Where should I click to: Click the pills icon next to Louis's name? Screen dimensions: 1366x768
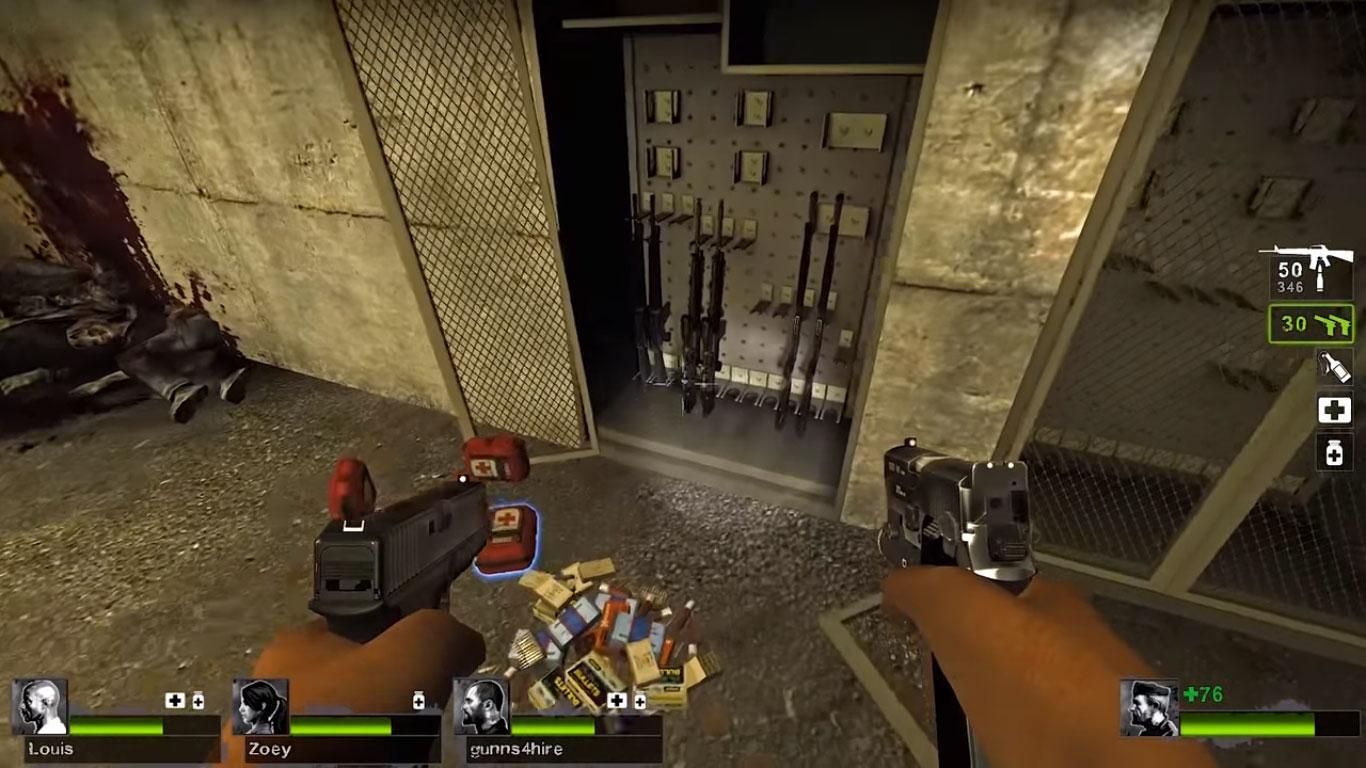[x=196, y=700]
